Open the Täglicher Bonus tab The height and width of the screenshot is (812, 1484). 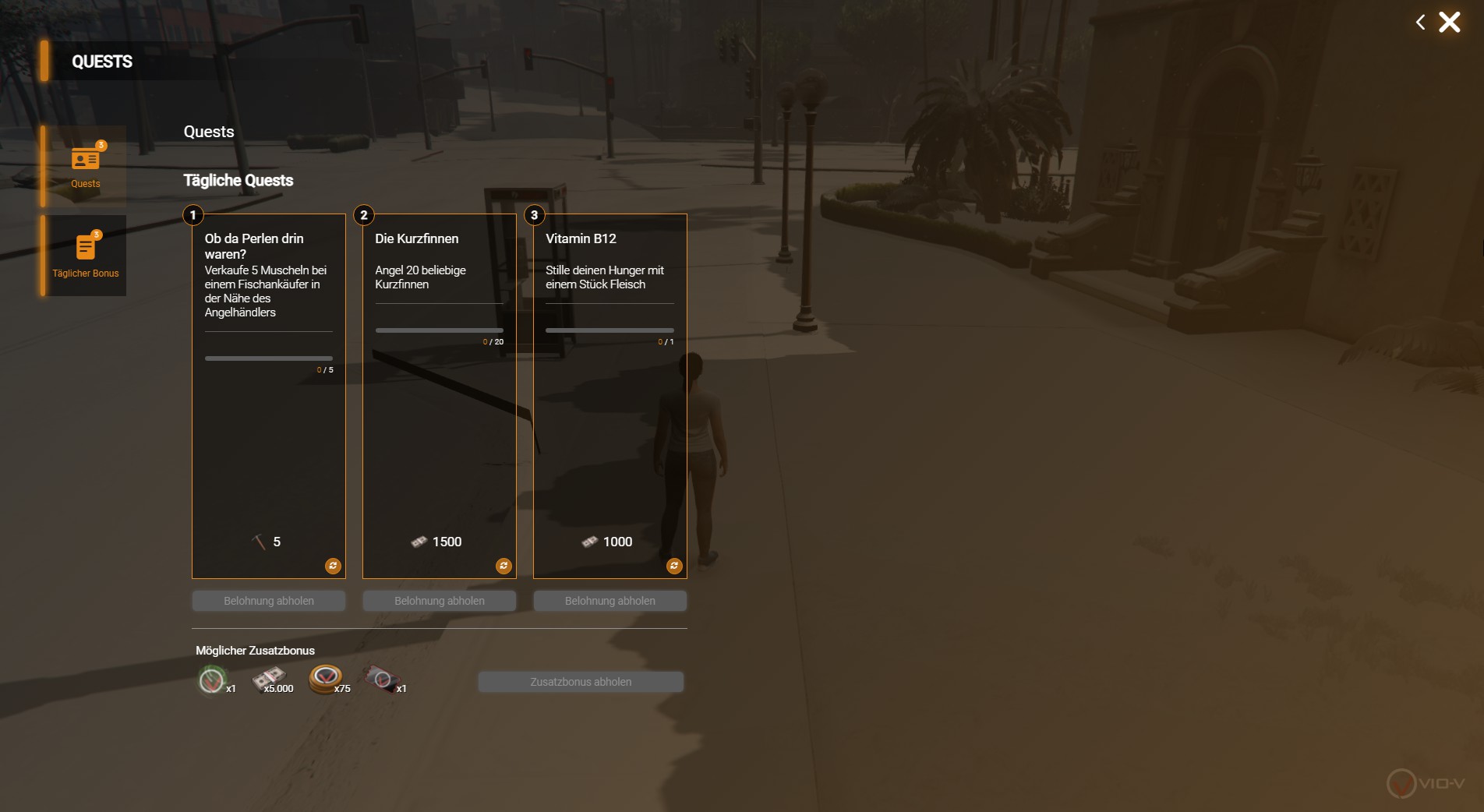coord(85,256)
